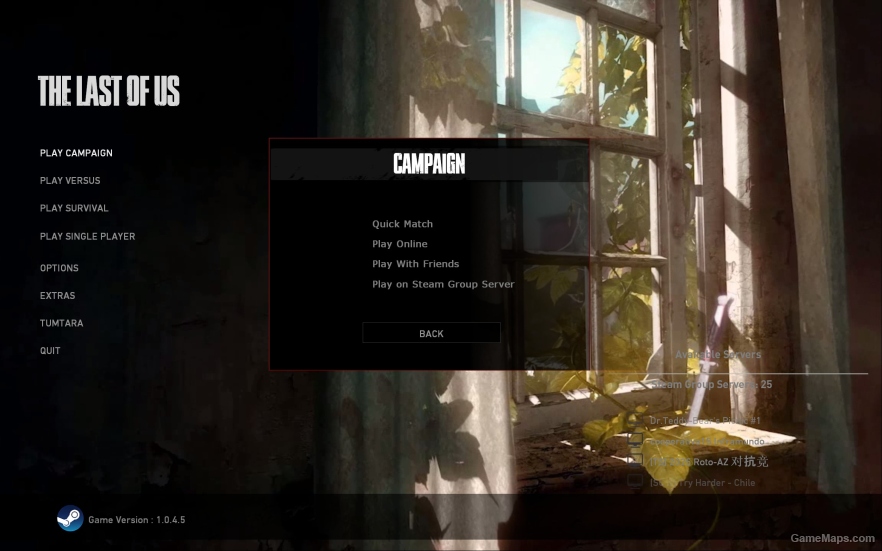Image resolution: width=882 pixels, height=551 pixels.
Task: Select Play Campaign in the main menu
Action: click(76, 153)
